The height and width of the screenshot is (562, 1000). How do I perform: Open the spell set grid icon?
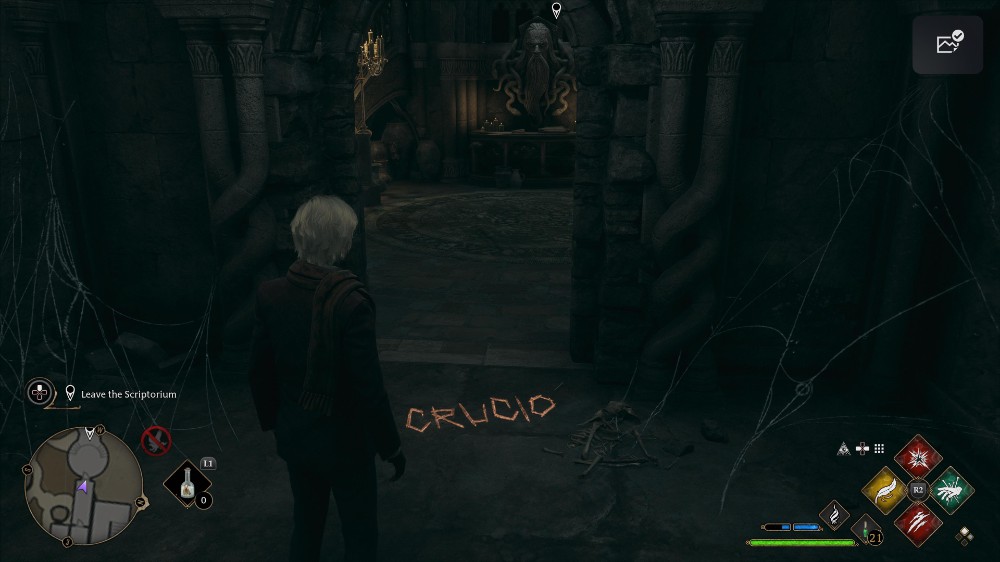[879, 450]
